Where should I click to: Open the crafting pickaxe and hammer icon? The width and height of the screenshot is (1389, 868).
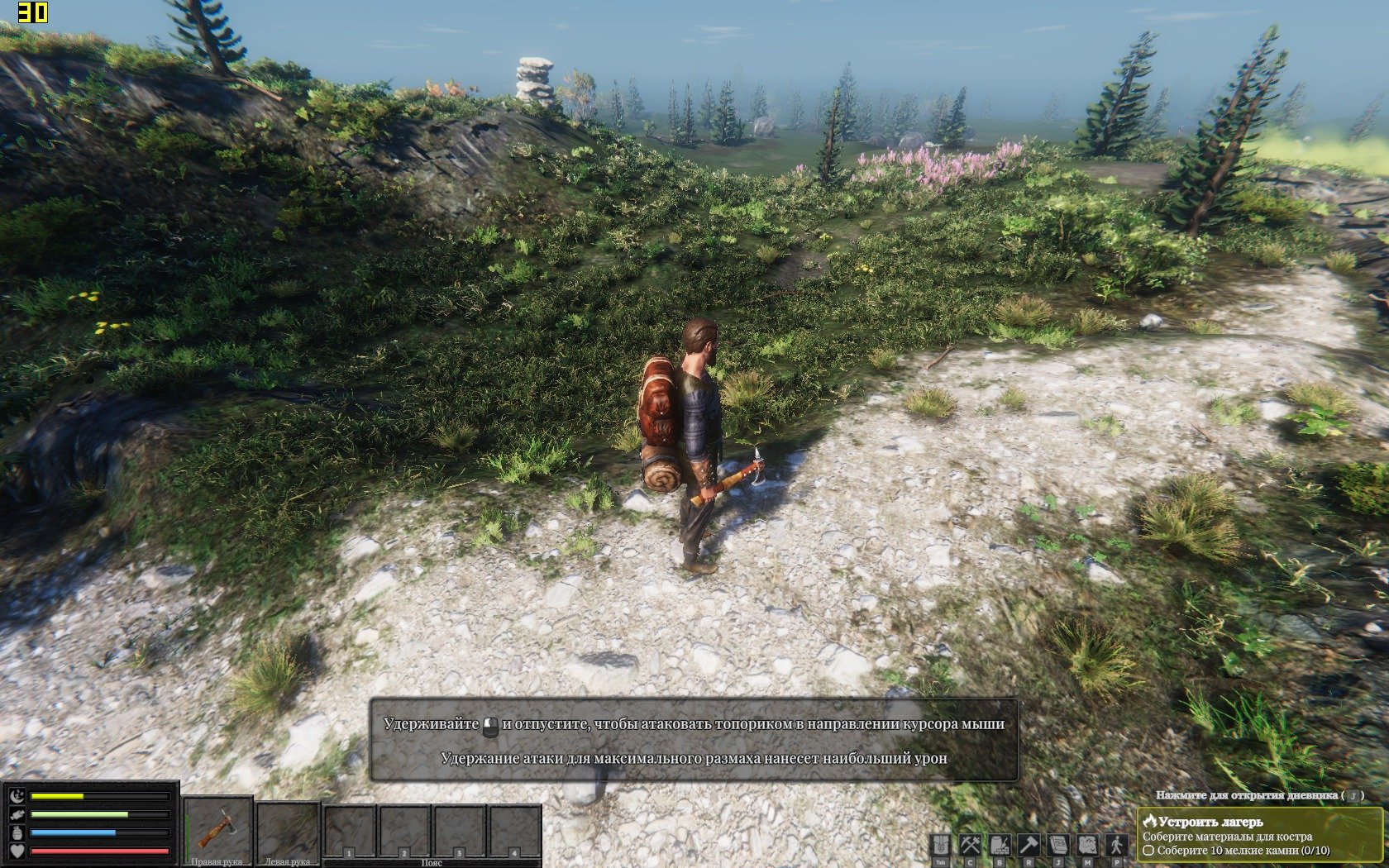pos(970,845)
